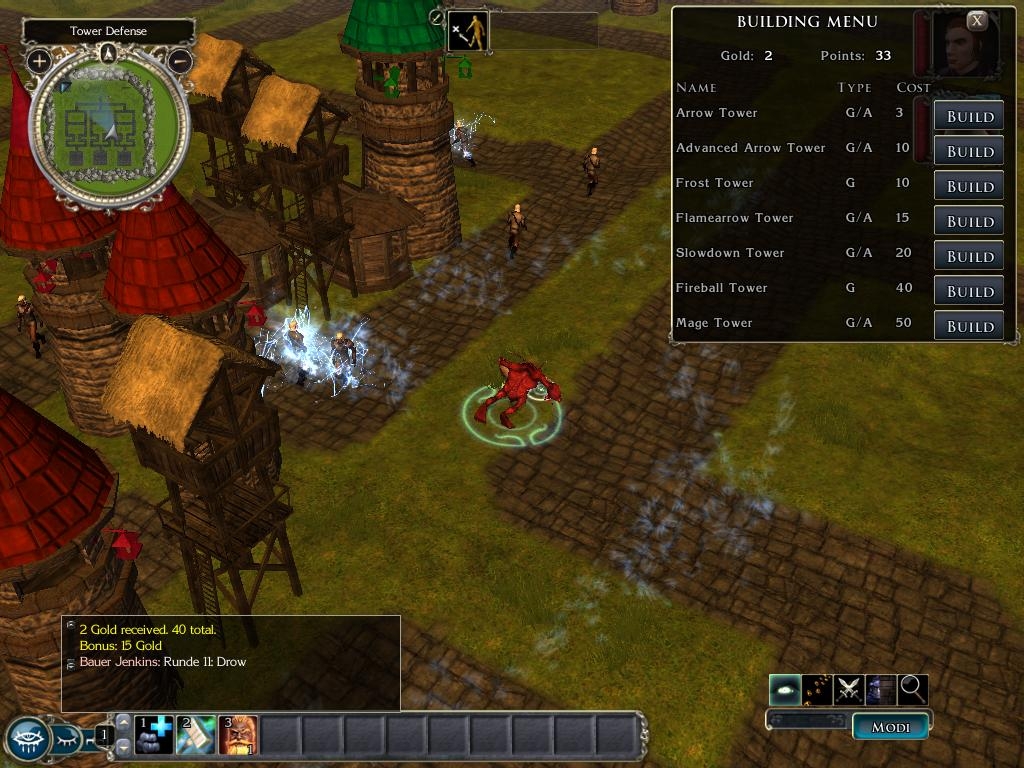Select Build next to Fireball Tower
The image size is (1024, 768).
(968, 291)
